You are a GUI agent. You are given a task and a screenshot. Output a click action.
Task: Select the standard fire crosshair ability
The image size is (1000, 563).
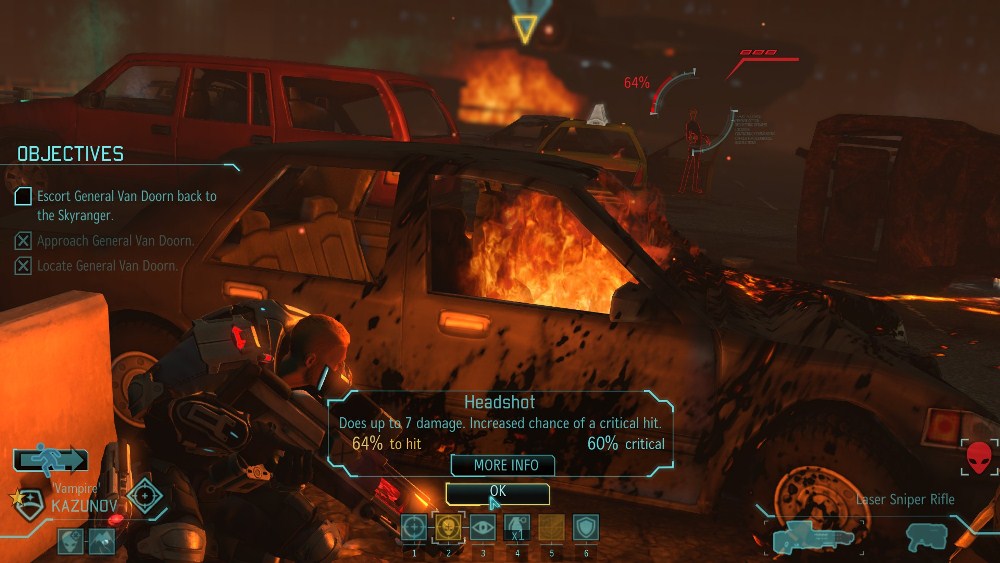[x=414, y=527]
